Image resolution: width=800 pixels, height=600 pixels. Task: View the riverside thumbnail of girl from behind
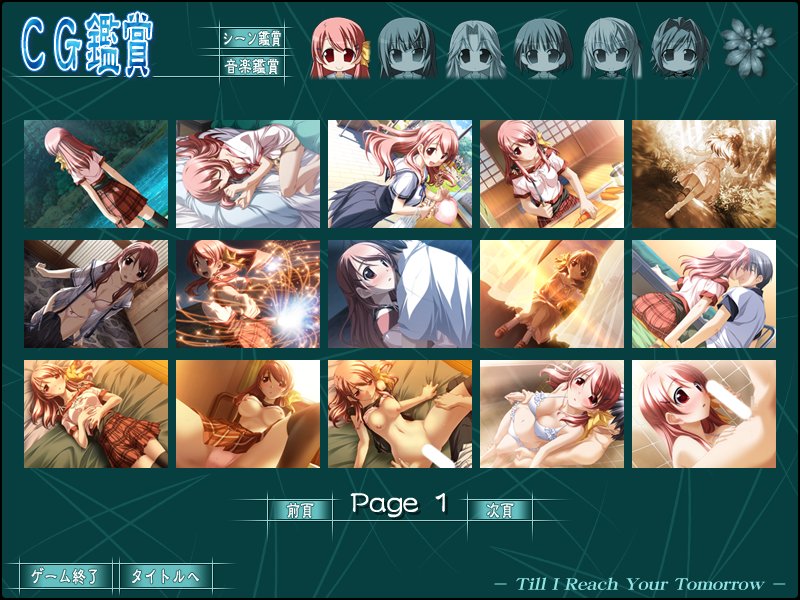point(96,174)
